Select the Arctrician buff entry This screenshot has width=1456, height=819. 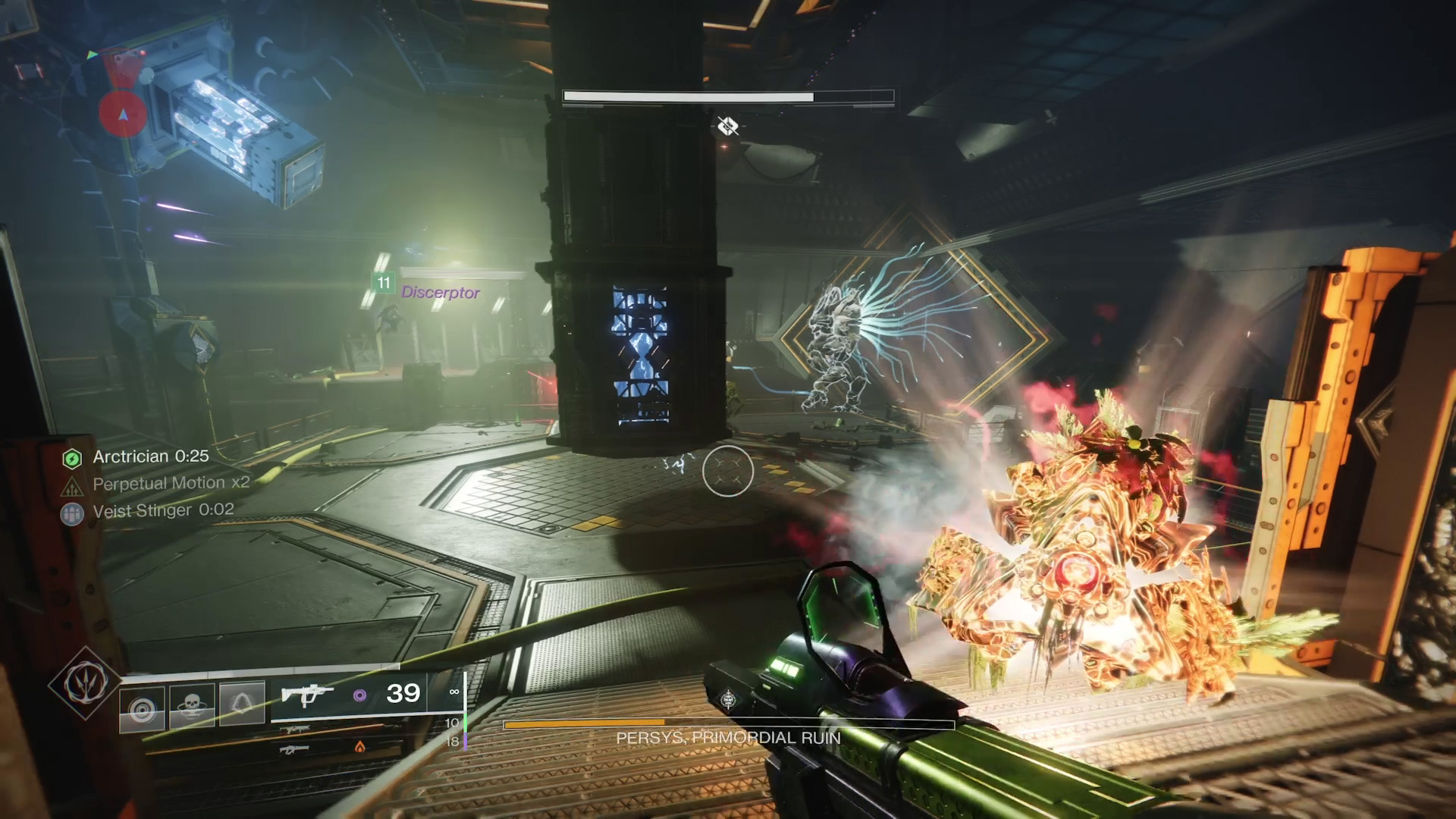150,457
